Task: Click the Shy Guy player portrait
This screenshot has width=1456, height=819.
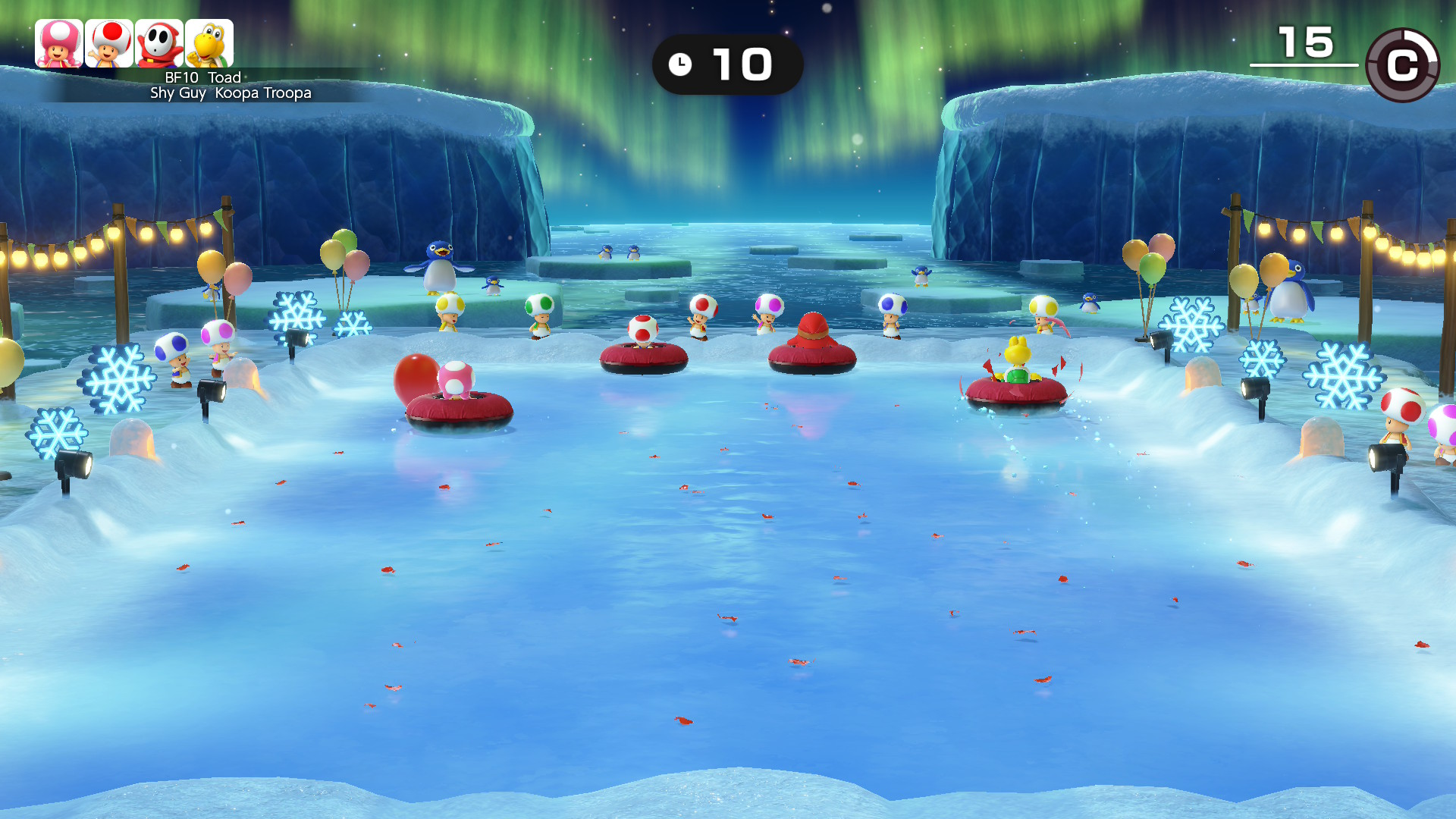Action: pos(159,43)
